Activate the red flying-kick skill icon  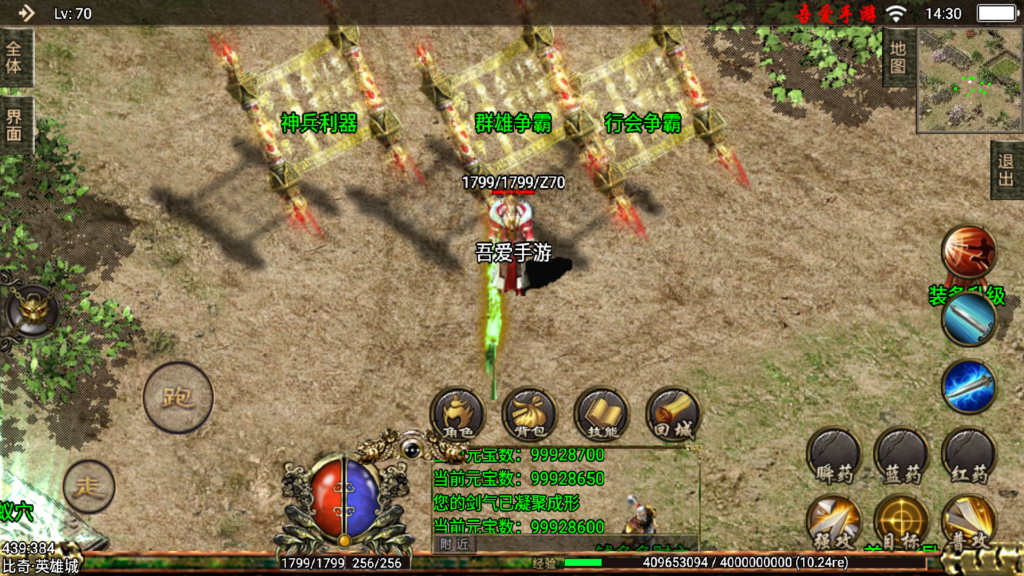(968, 252)
